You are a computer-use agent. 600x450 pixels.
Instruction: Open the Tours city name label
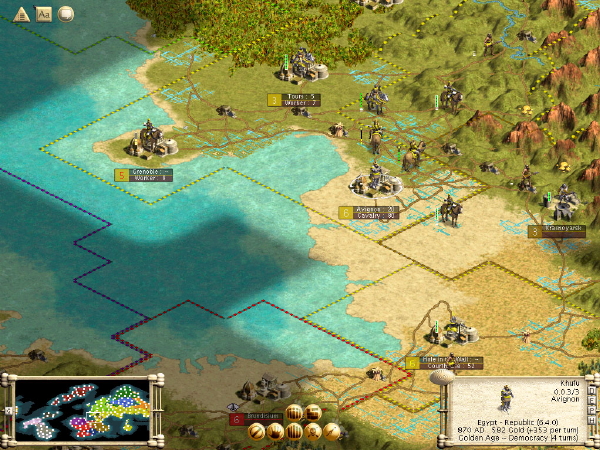click(301, 96)
